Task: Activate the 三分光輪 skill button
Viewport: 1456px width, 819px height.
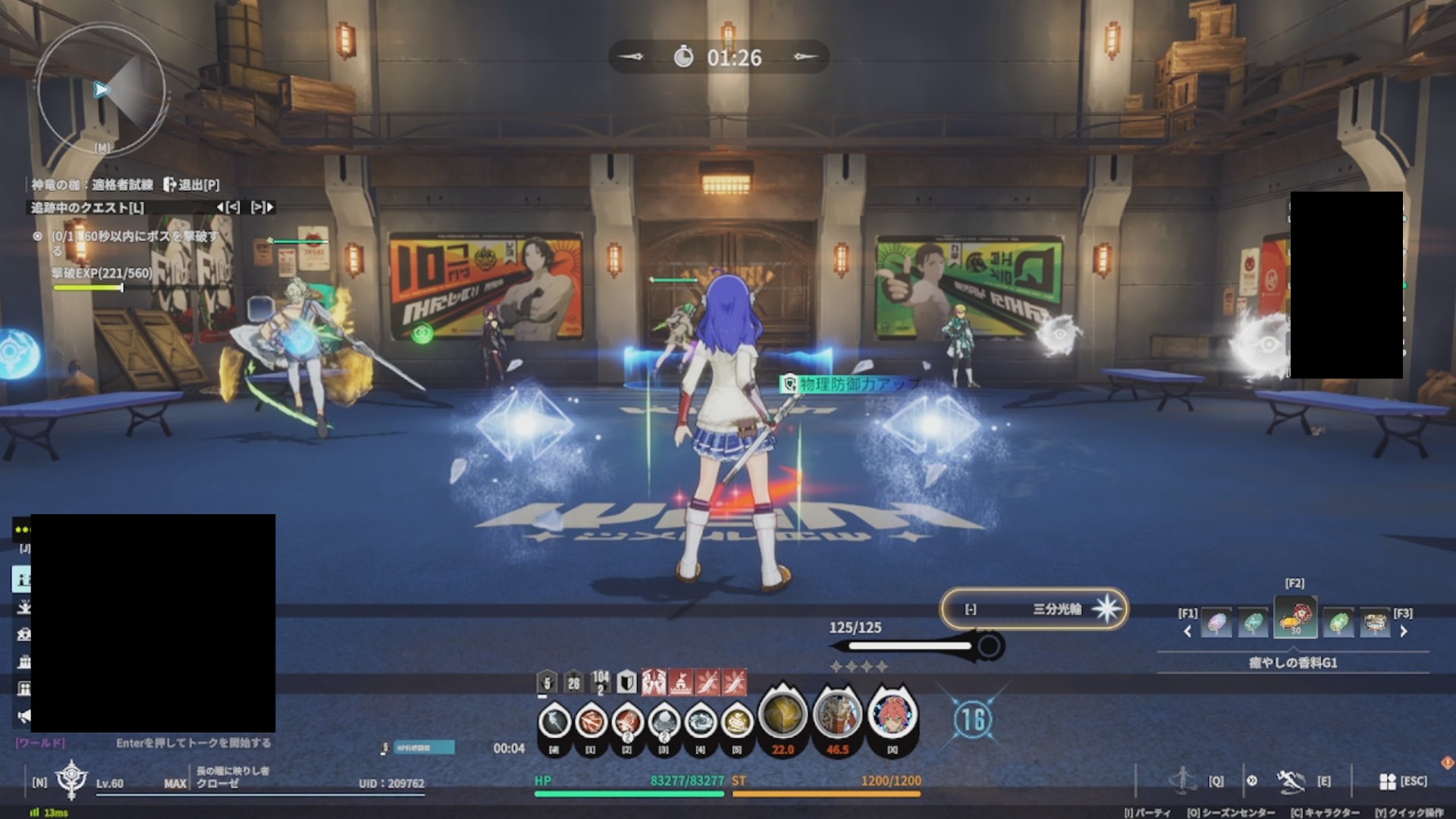Action: [x=1034, y=609]
